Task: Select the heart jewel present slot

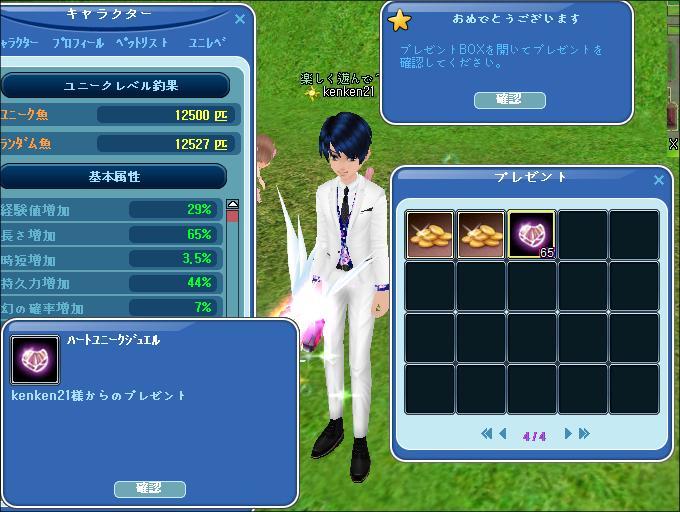Action: 531,235
